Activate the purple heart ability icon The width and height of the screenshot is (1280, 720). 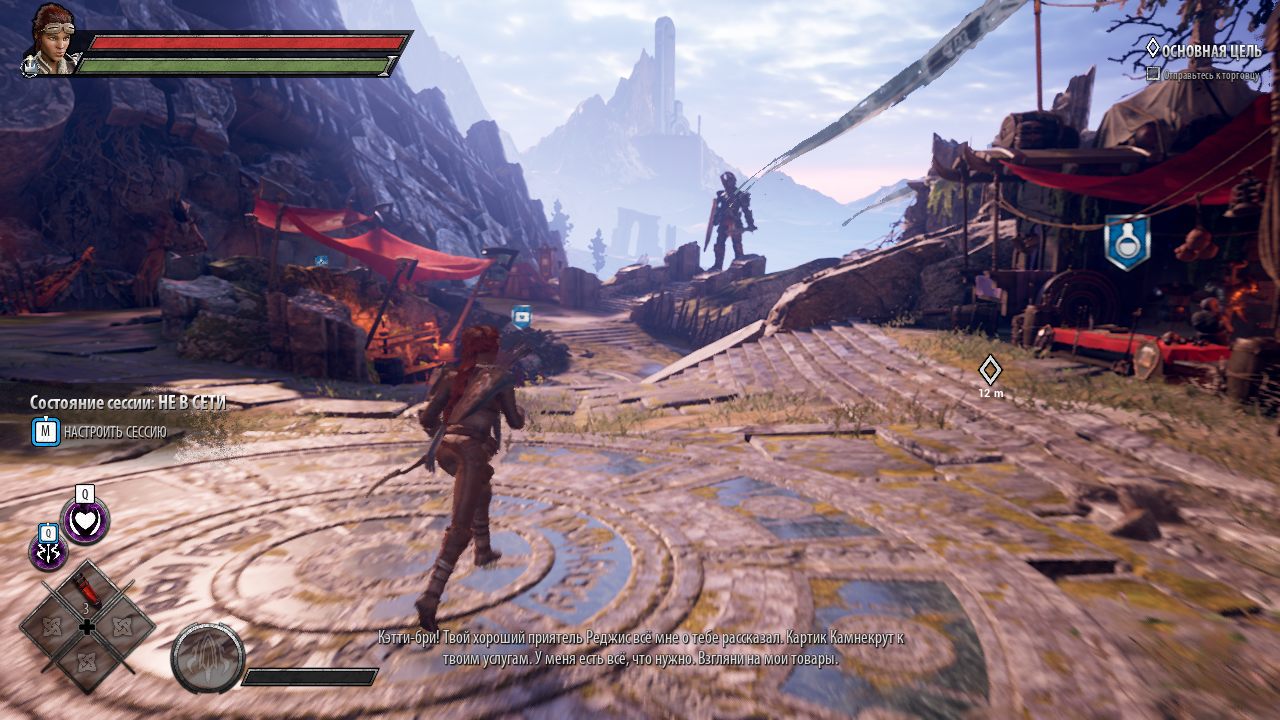point(85,521)
